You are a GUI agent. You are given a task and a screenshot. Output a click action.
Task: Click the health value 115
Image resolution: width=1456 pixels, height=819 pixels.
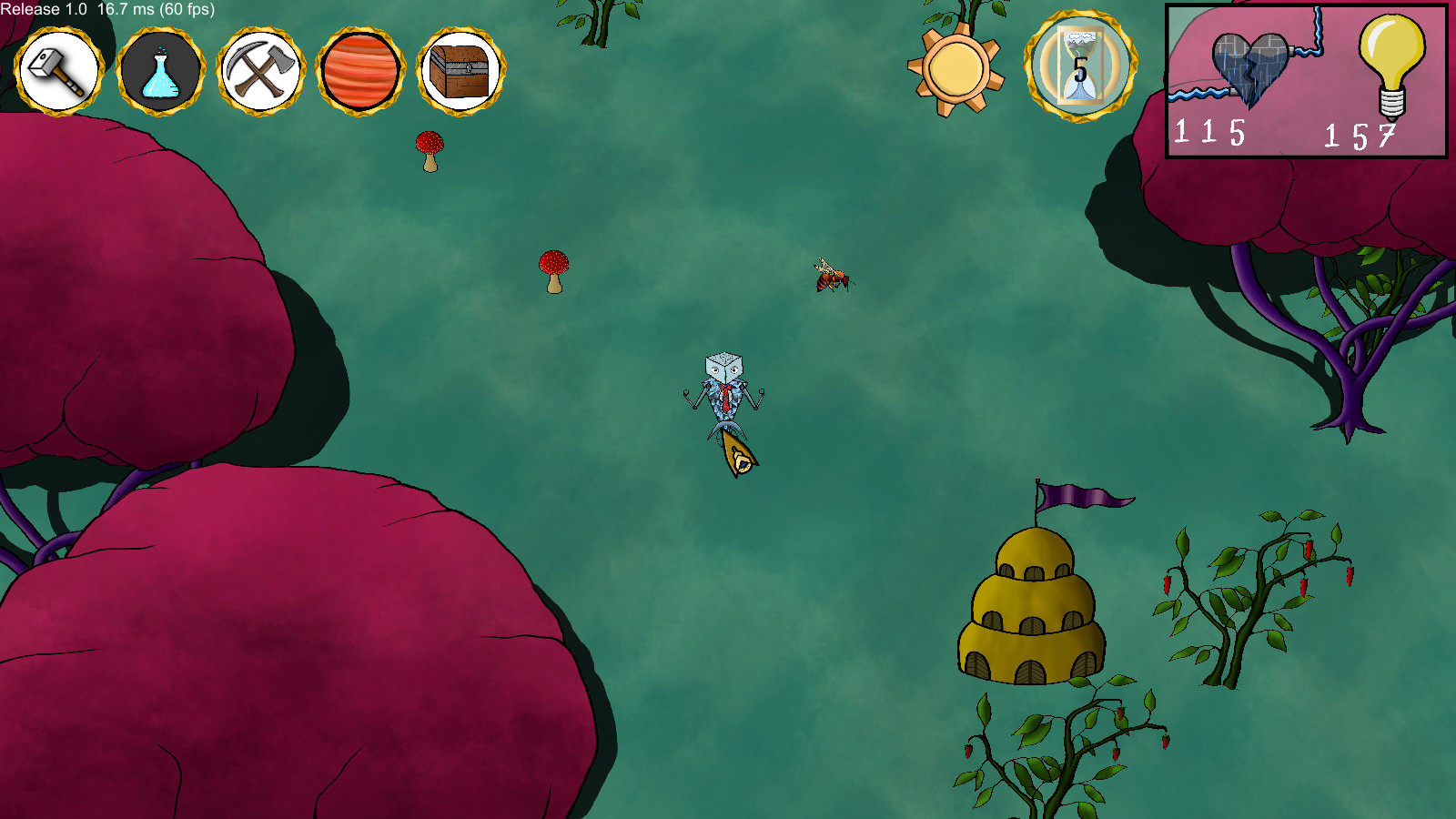(1210, 135)
